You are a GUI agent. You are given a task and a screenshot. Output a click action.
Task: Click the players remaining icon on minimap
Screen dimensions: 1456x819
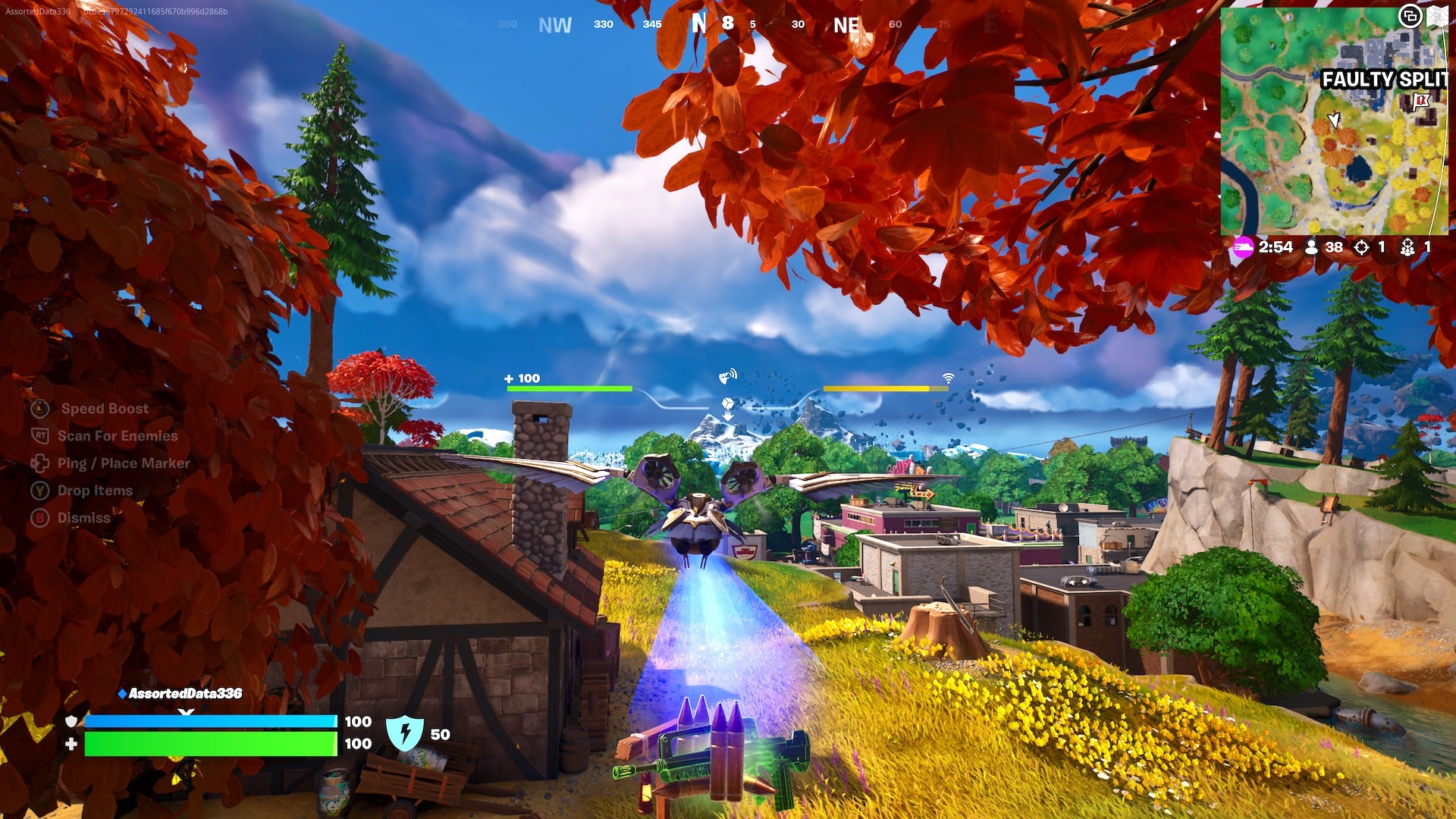pos(1310,246)
